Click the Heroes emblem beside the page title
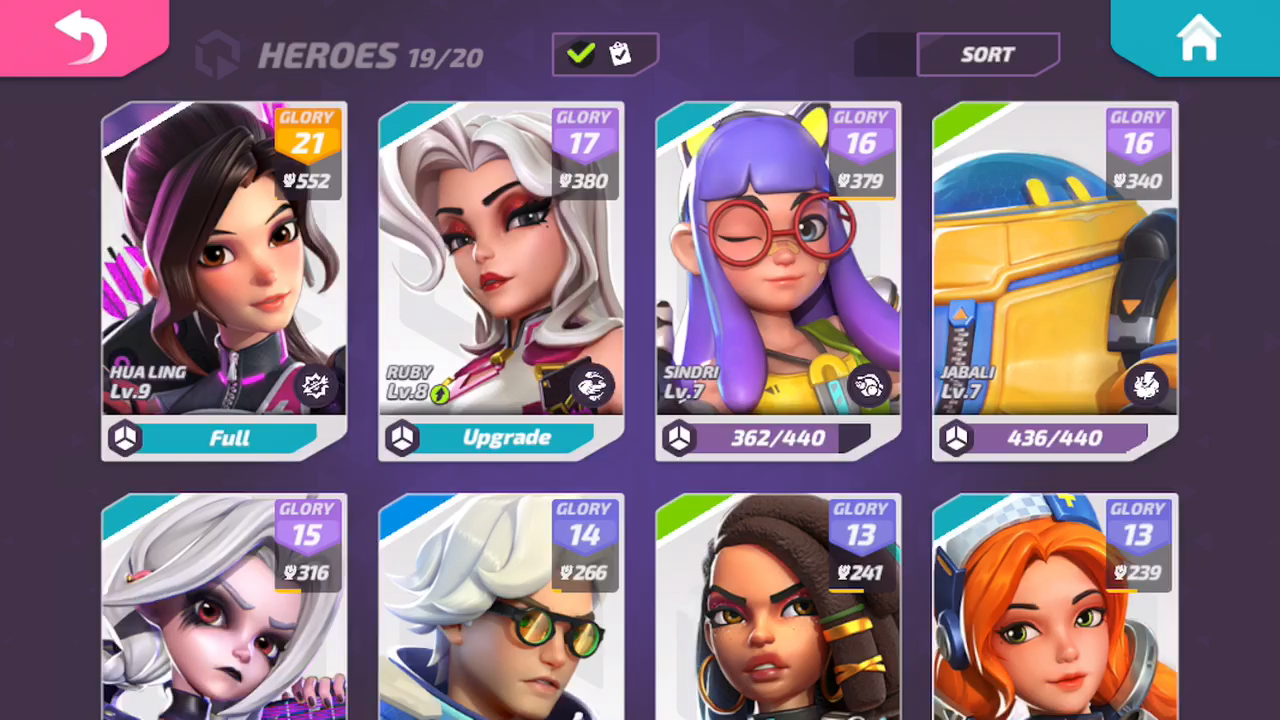Image resolution: width=1280 pixels, height=720 pixels. click(x=218, y=53)
